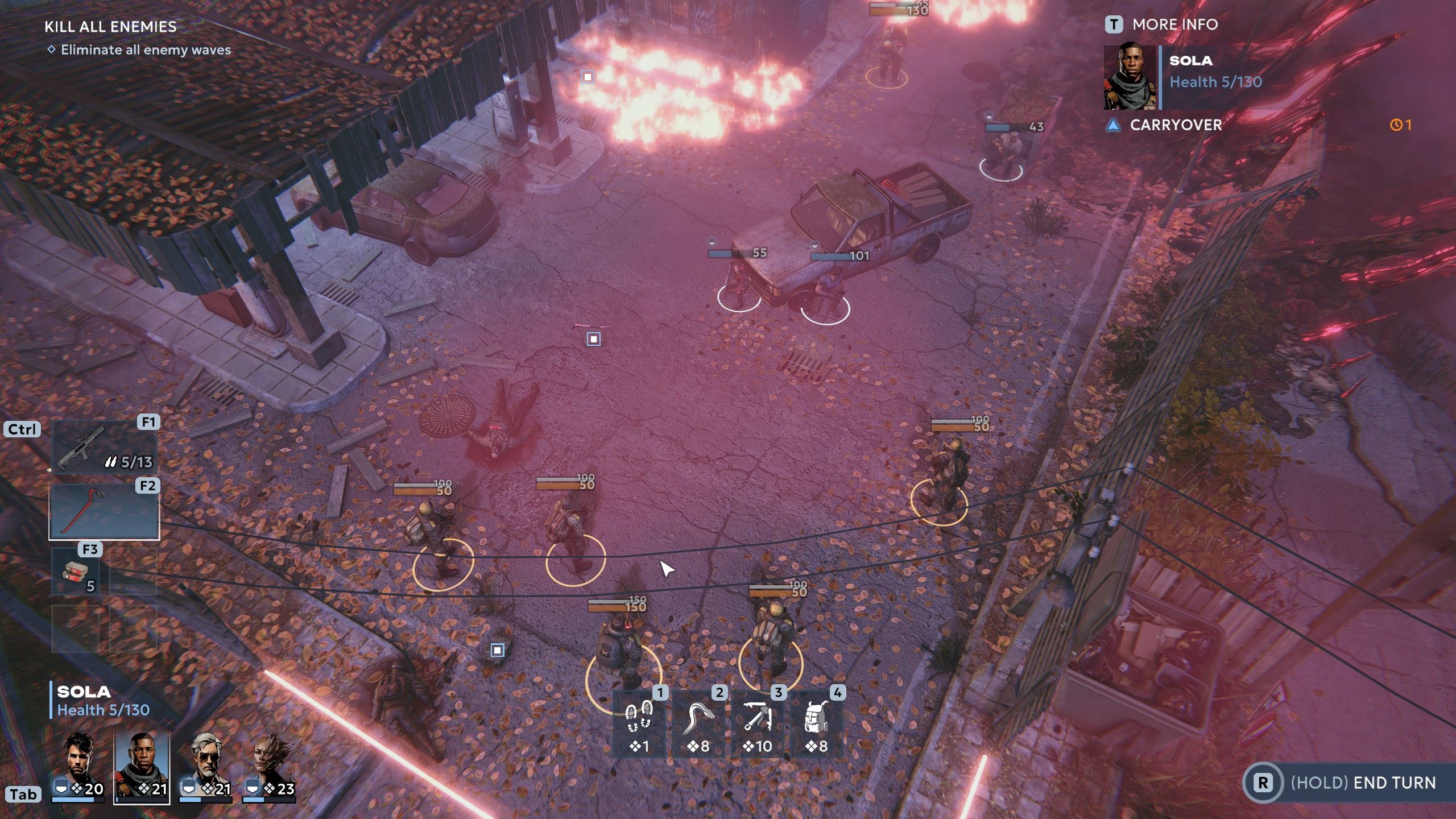Select the shotgun weapon slot
This screenshot has width=1456, height=819.
pyautogui.click(x=104, y=448)
